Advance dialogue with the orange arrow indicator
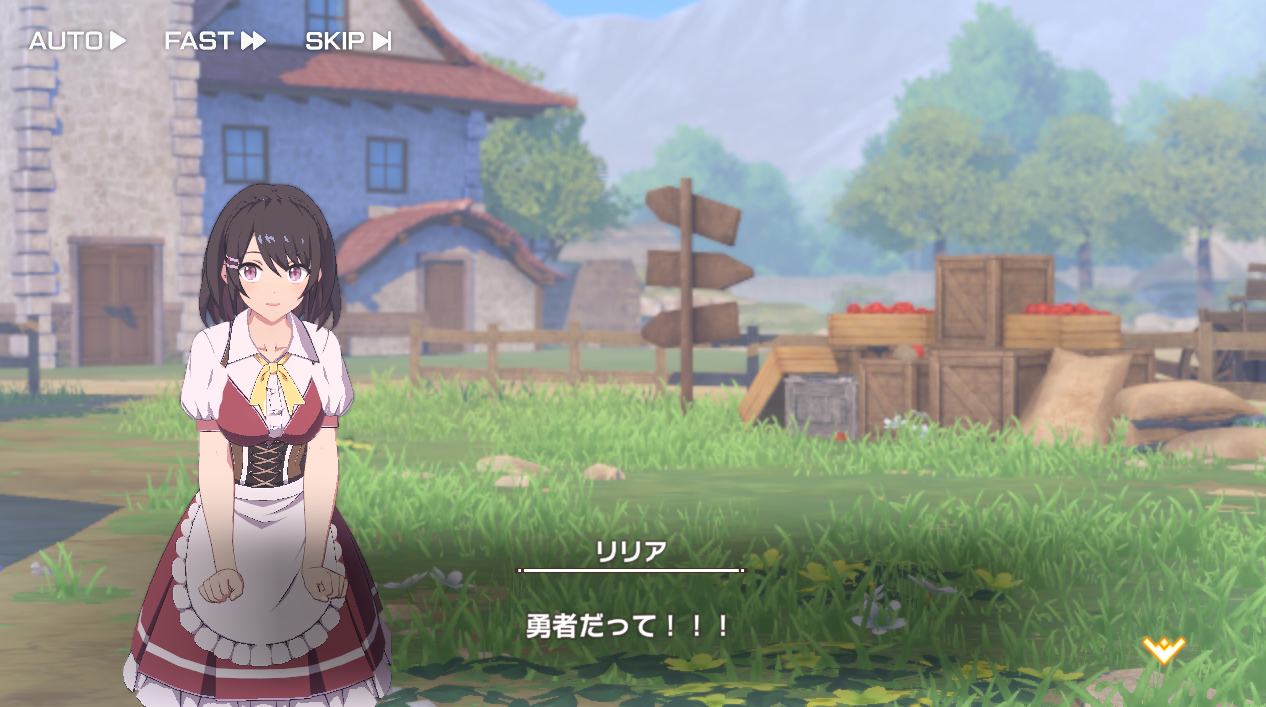 coord(1163,650)
